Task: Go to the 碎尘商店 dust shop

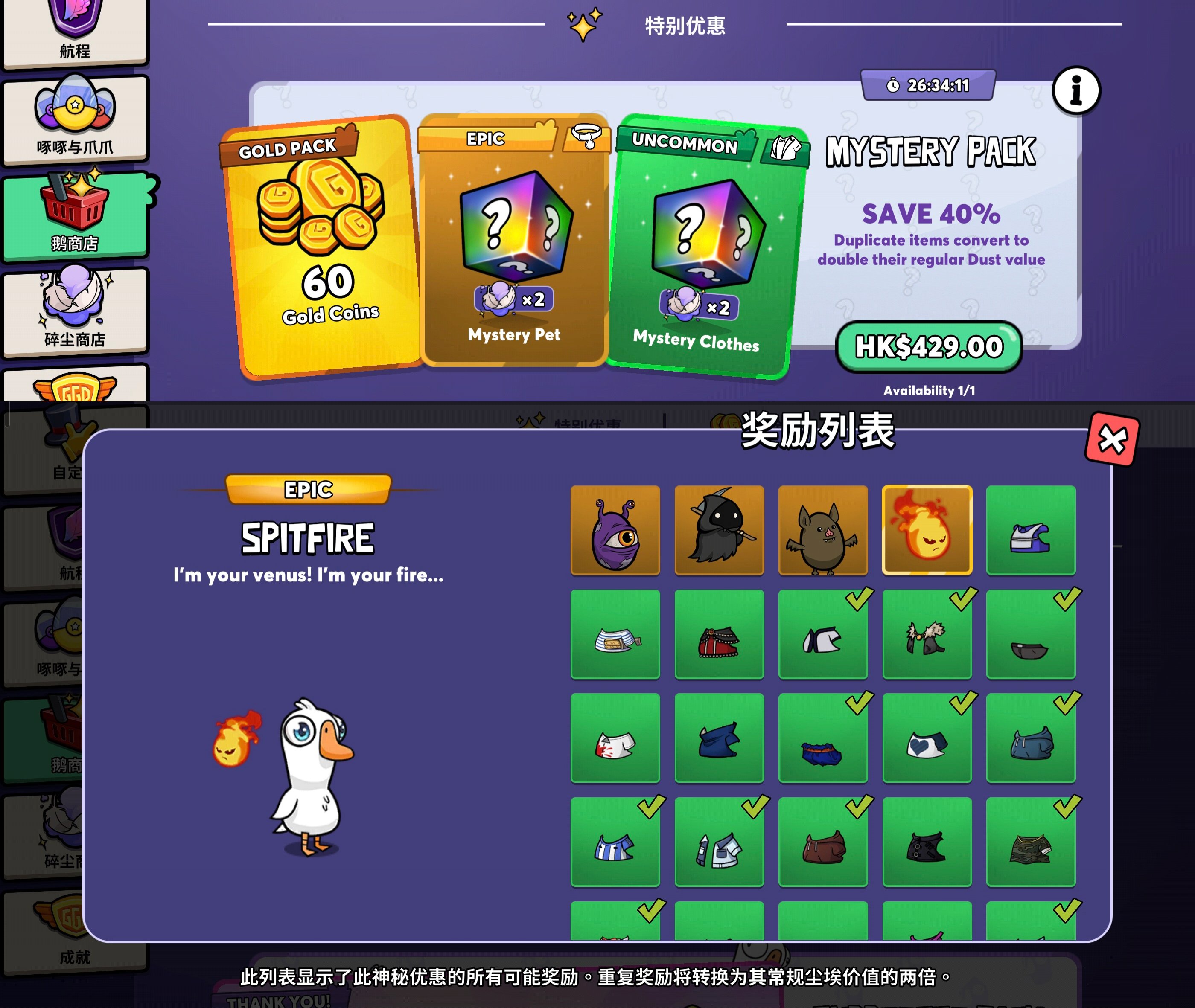Action: click(75, 311)
